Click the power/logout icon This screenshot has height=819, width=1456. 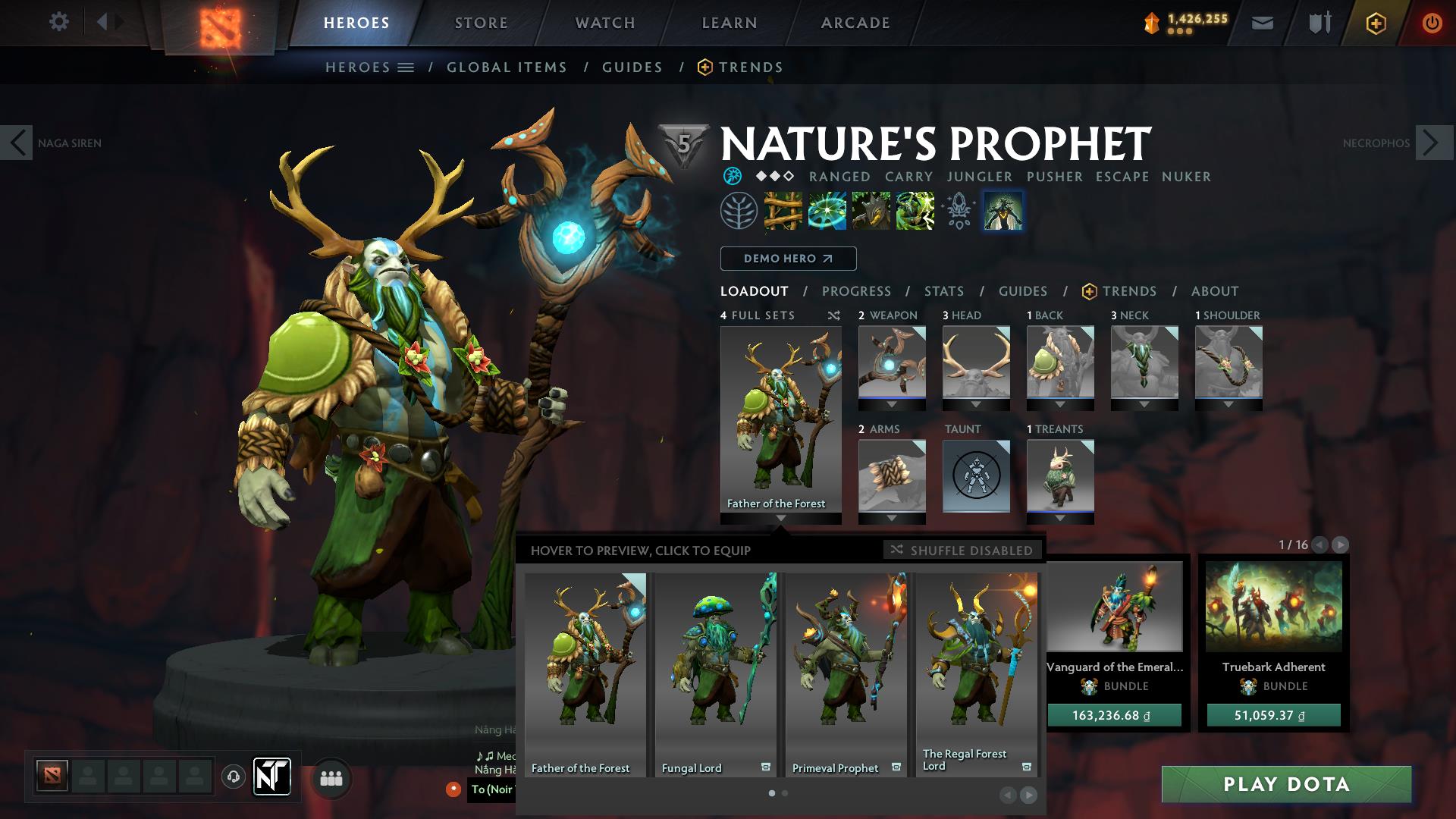1432,23
